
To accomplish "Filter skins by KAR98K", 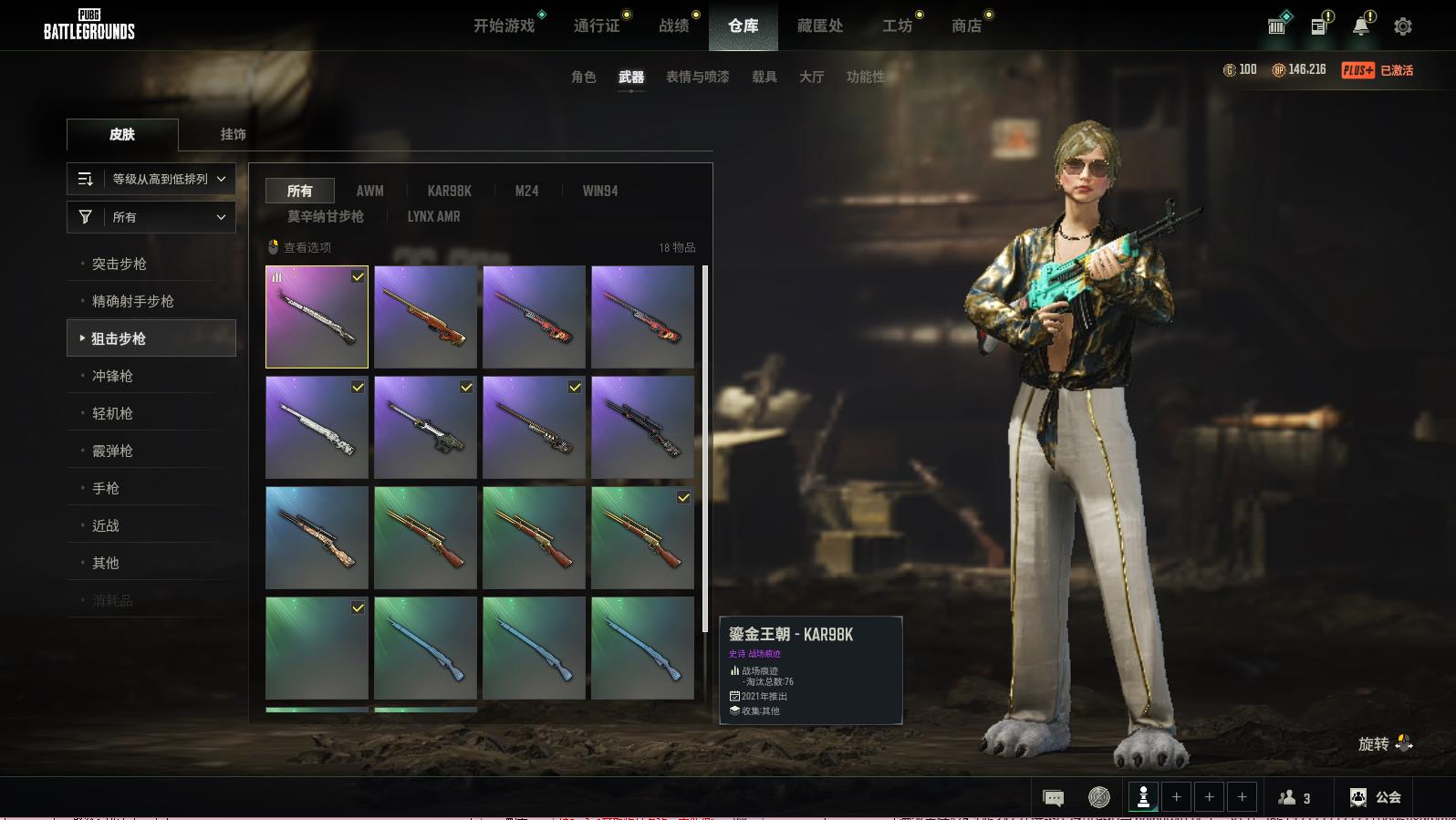I will pyautogui.click(x=449, y=191).
